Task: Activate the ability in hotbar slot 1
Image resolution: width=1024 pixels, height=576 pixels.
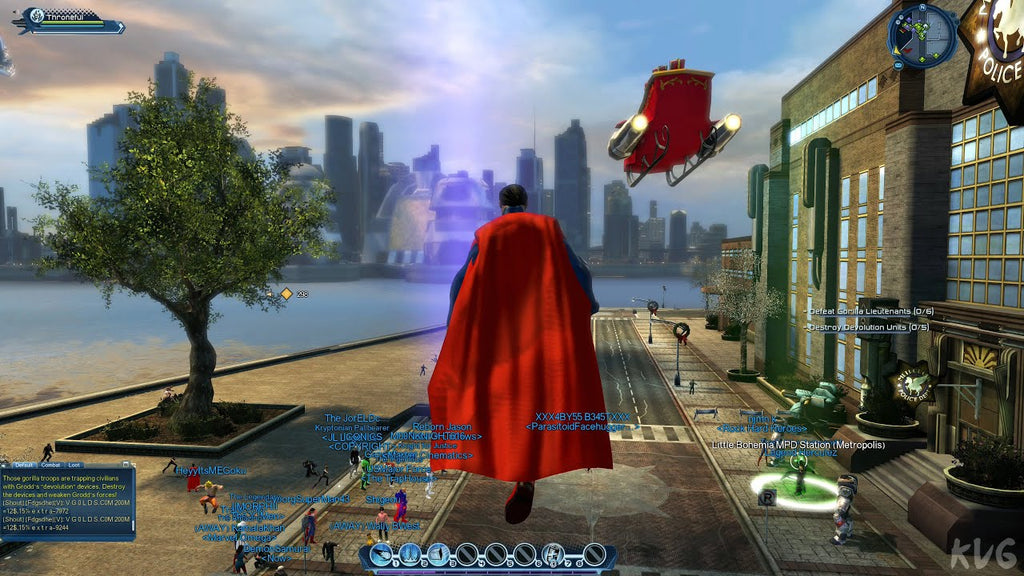Action: coord(381,554)
